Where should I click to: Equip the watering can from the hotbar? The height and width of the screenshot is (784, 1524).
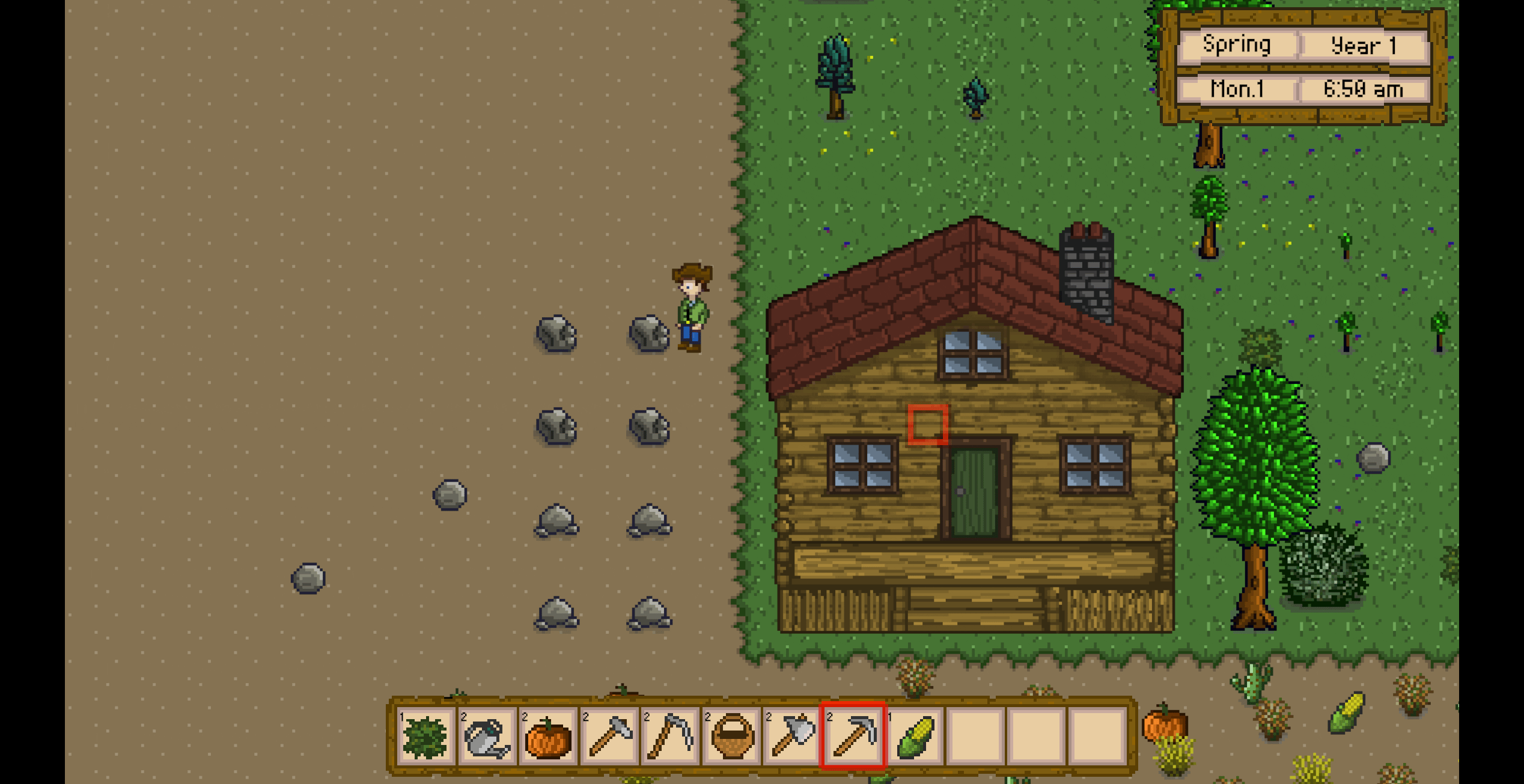(x=487, y=736)
